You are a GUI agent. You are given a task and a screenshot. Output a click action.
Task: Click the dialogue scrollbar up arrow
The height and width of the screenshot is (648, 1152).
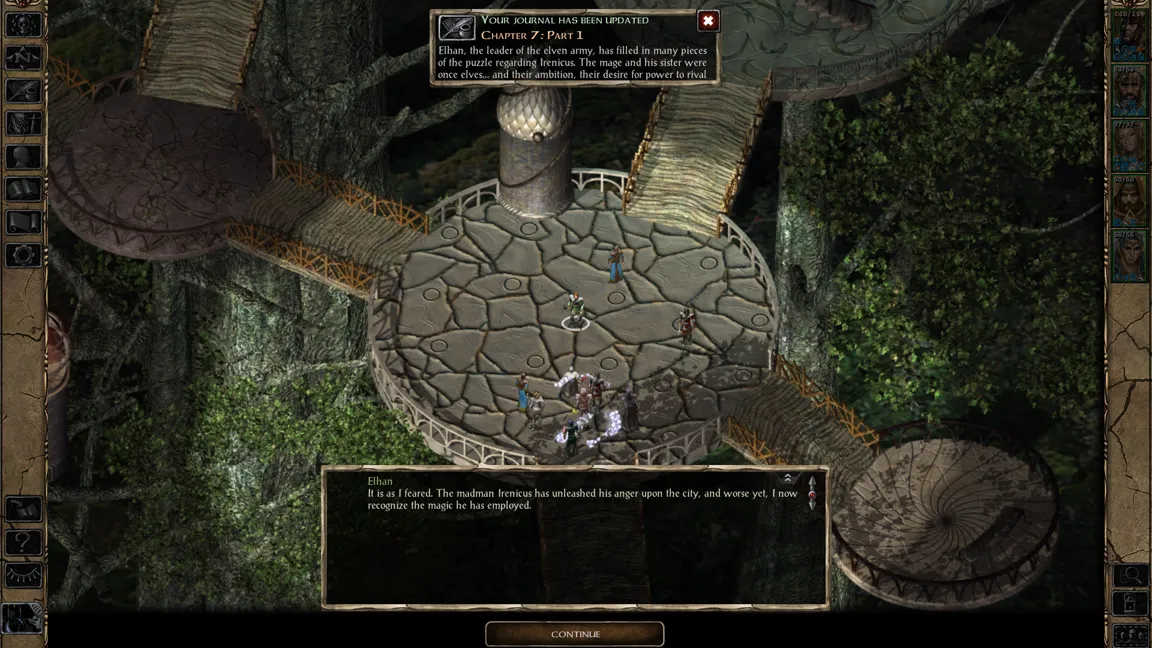click(x=812, y=483)
